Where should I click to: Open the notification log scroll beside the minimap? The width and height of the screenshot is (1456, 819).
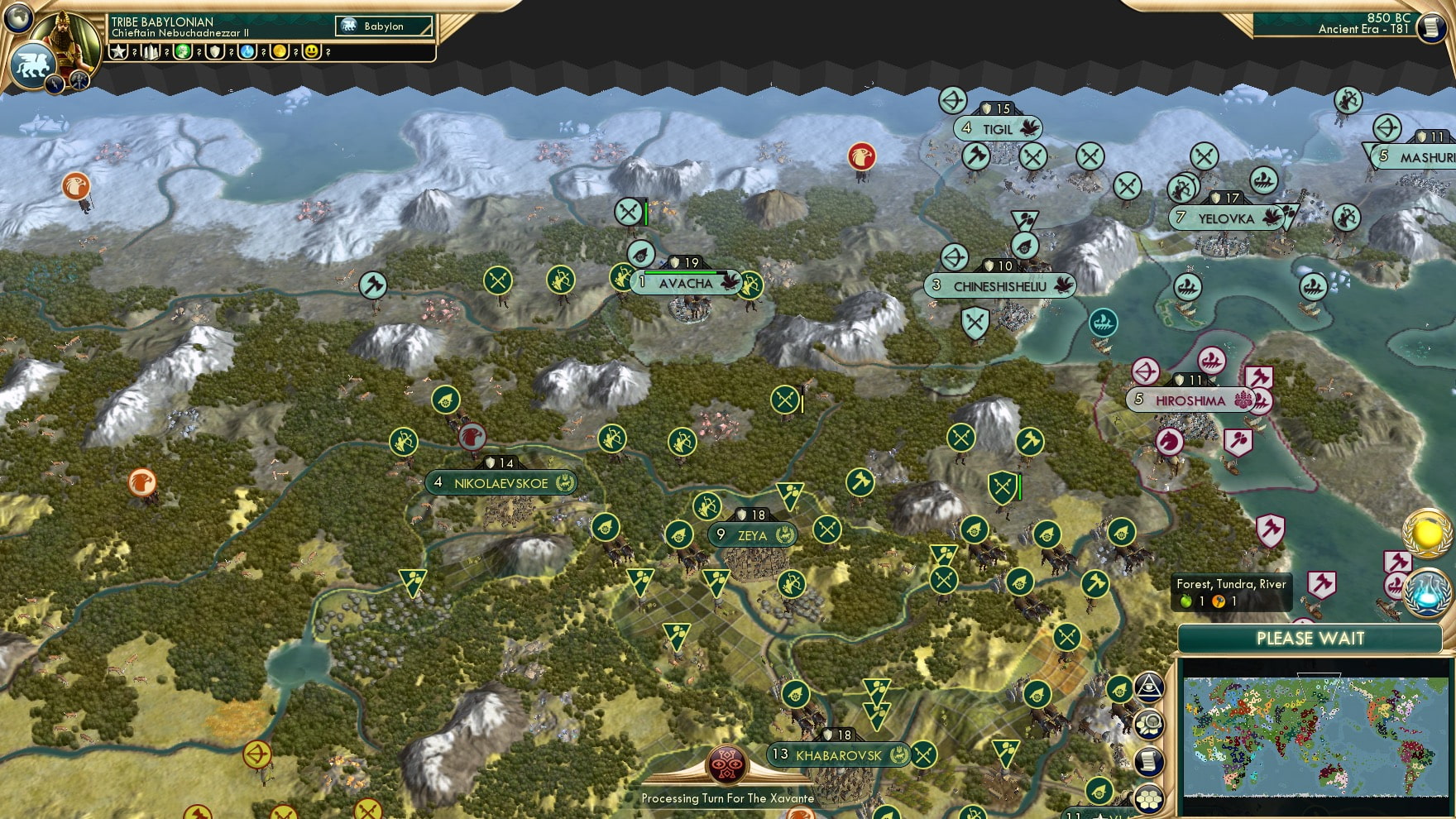point(1150,760)
